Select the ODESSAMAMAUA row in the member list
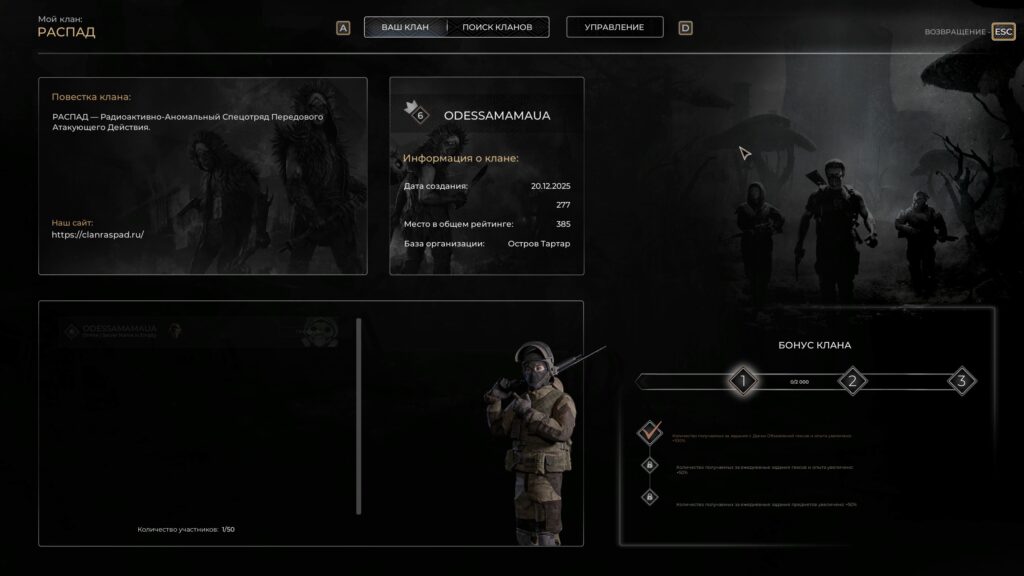Image resolution: width=1024 pixels, height=576 pixels. (200, 332)
